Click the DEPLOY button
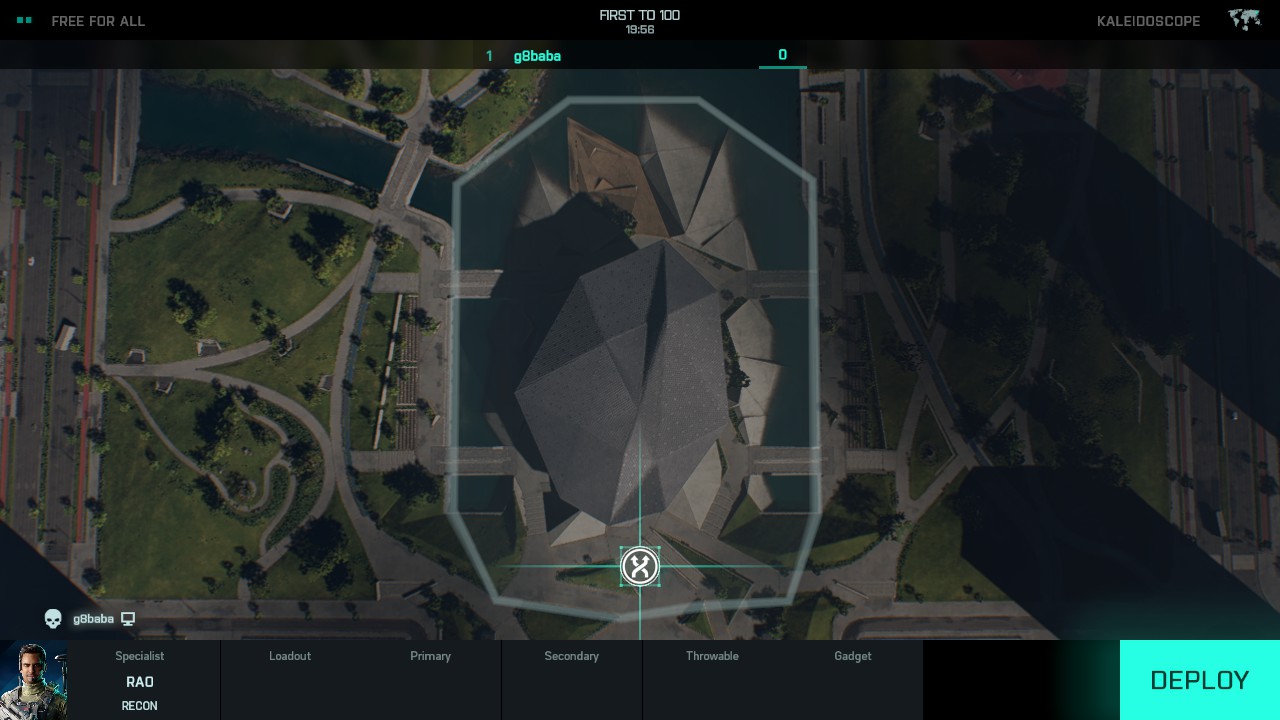 click(x=1199, y=680)
